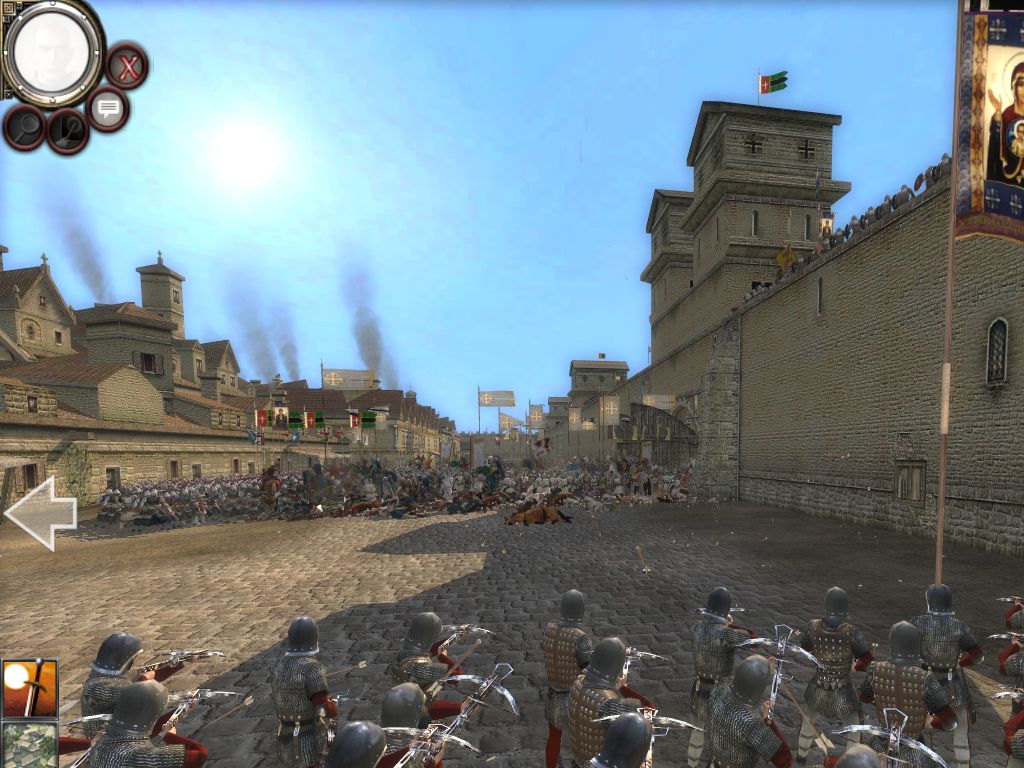Select the sword and sun icon
The image size is (1024, 768).
pyautogui.click(x=29, y=687)
